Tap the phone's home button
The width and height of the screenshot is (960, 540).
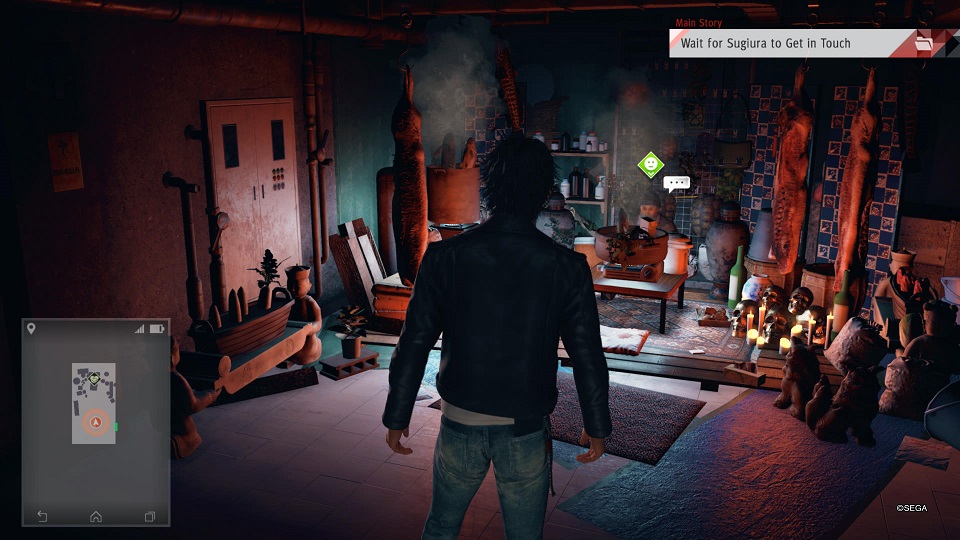point(96,516)
